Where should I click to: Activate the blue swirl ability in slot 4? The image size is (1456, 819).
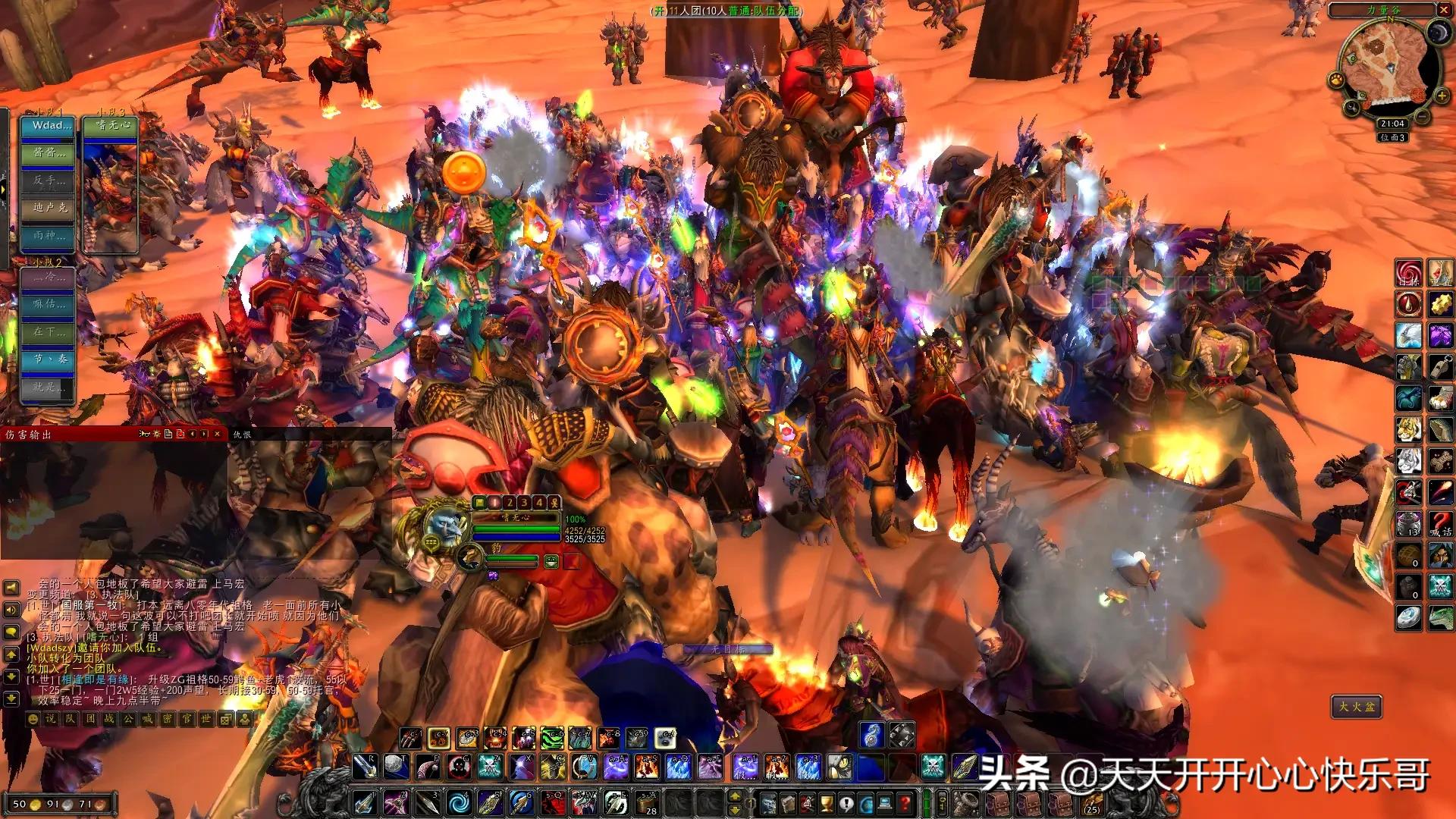[458, 802]
